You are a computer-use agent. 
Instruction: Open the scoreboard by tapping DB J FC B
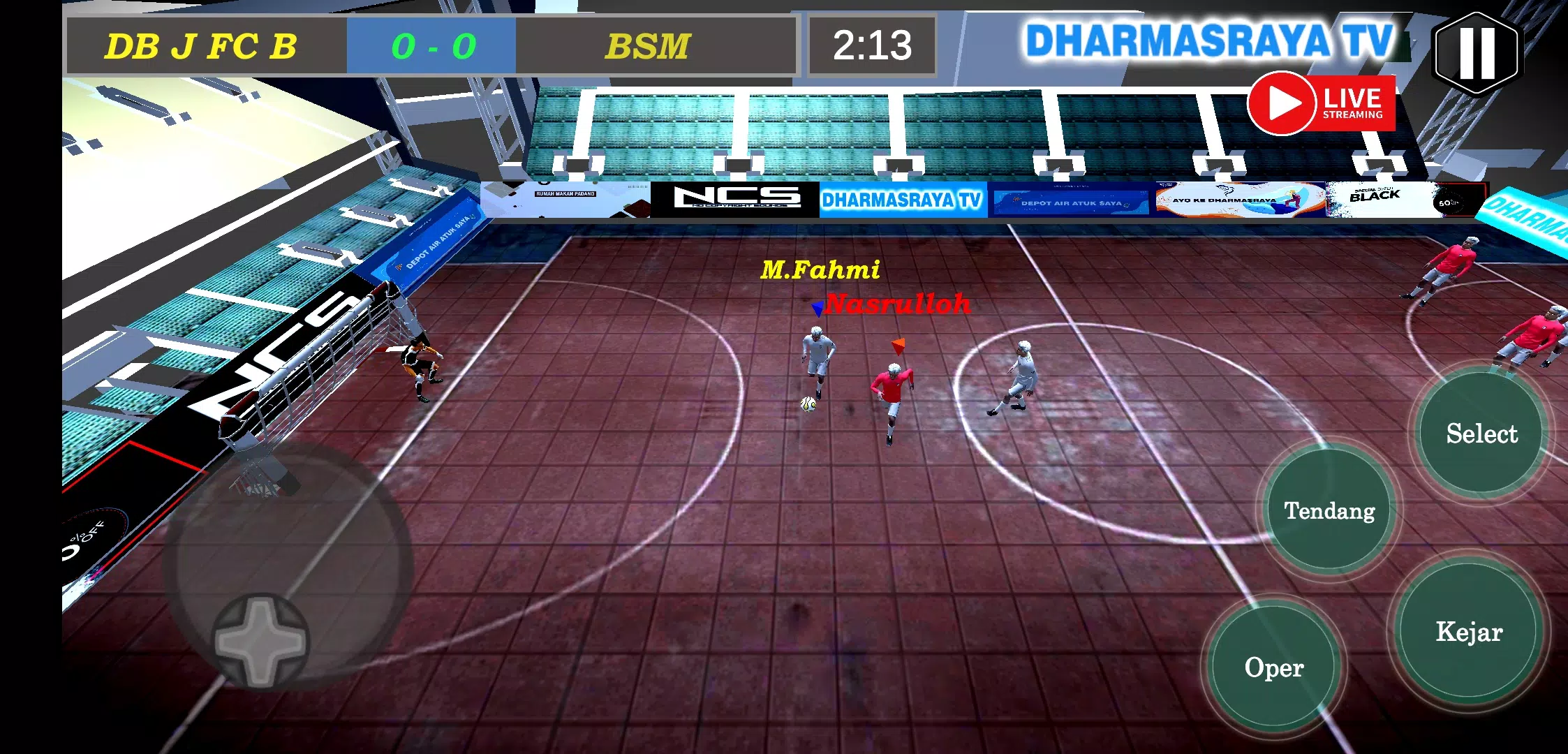pos(202,45)
